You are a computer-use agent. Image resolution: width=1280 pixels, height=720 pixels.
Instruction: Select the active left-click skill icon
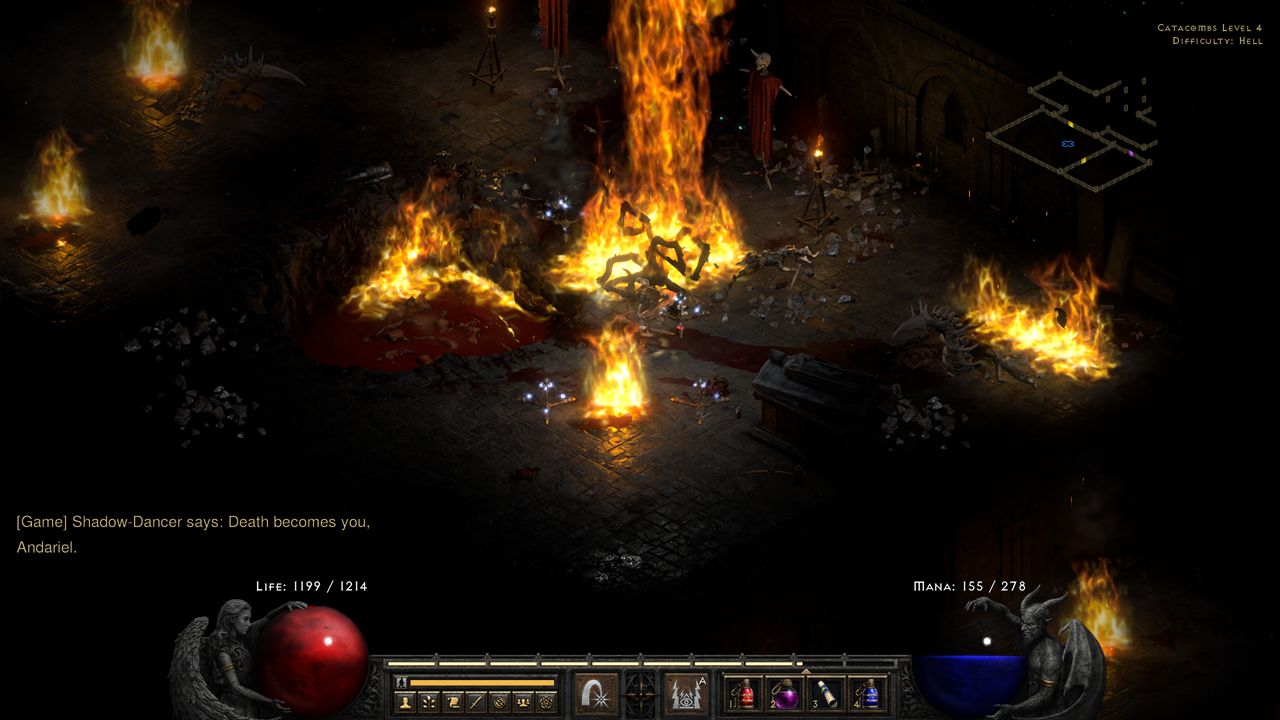[x=594, y=694]
